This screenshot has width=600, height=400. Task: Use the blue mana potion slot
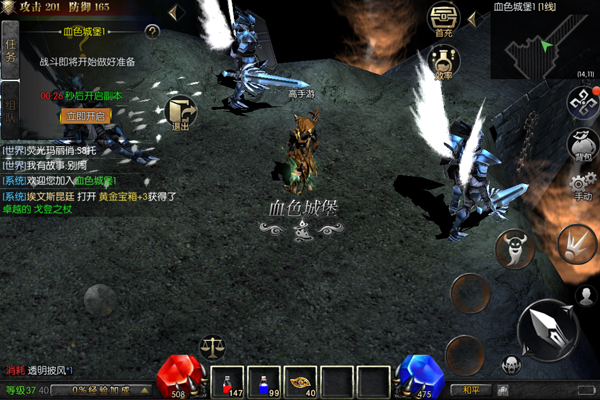263,380
